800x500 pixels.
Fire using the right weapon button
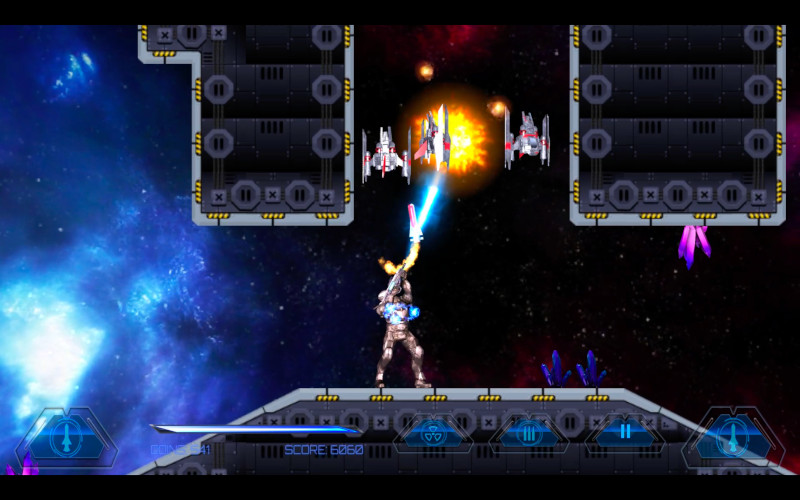[733, 437]
